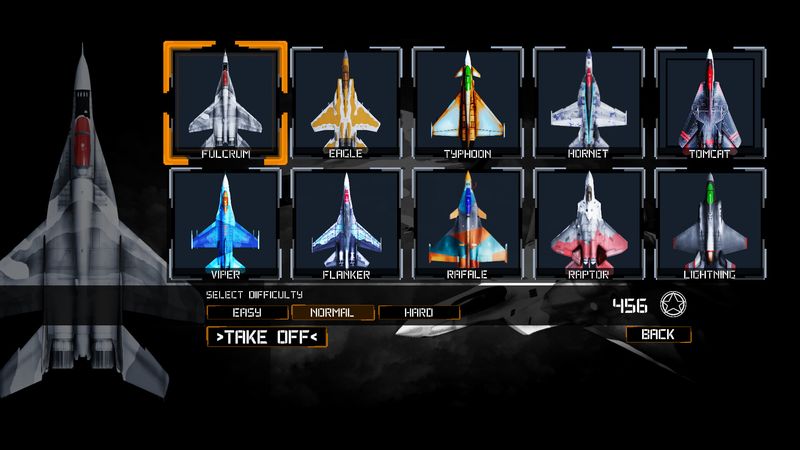
Task: Select the Raptor jet
Action: pyautogui.click(x=588, y=222)
